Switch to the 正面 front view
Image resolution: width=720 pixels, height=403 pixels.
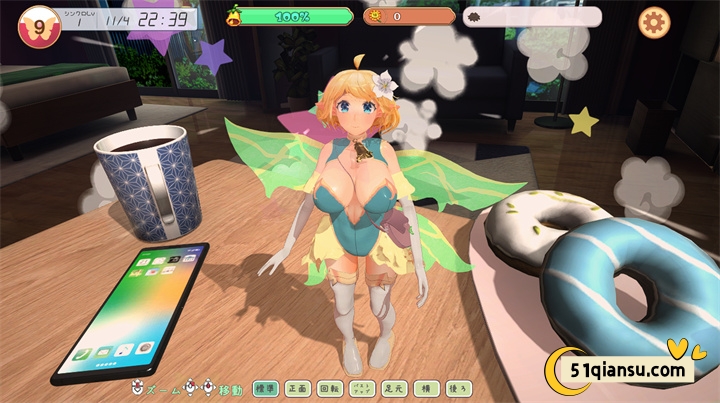[297, 387]
